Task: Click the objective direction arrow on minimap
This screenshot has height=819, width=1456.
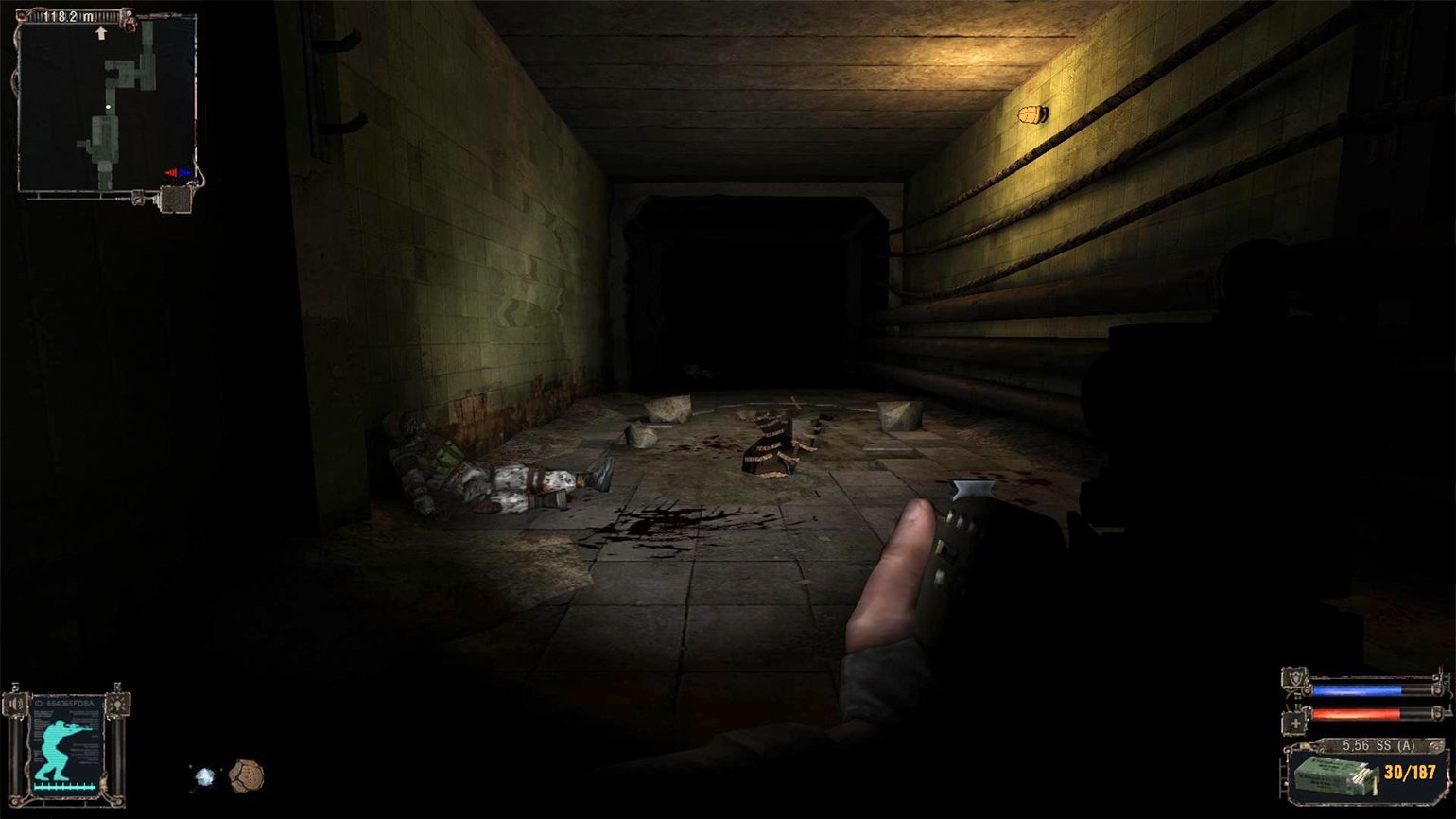Action: (x=101, y=34)
